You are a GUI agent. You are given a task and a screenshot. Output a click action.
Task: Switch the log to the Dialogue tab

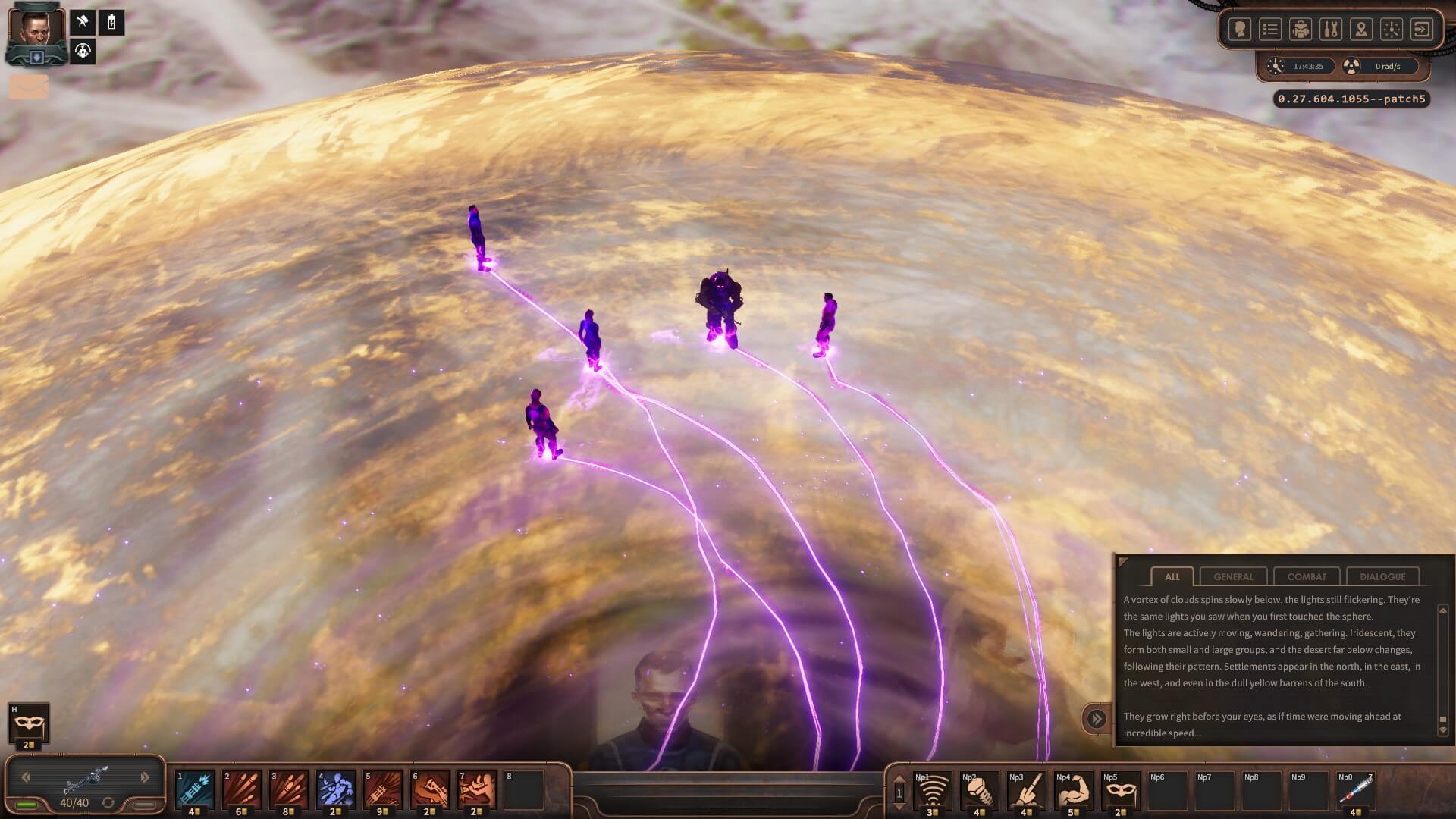[1382, 576]
